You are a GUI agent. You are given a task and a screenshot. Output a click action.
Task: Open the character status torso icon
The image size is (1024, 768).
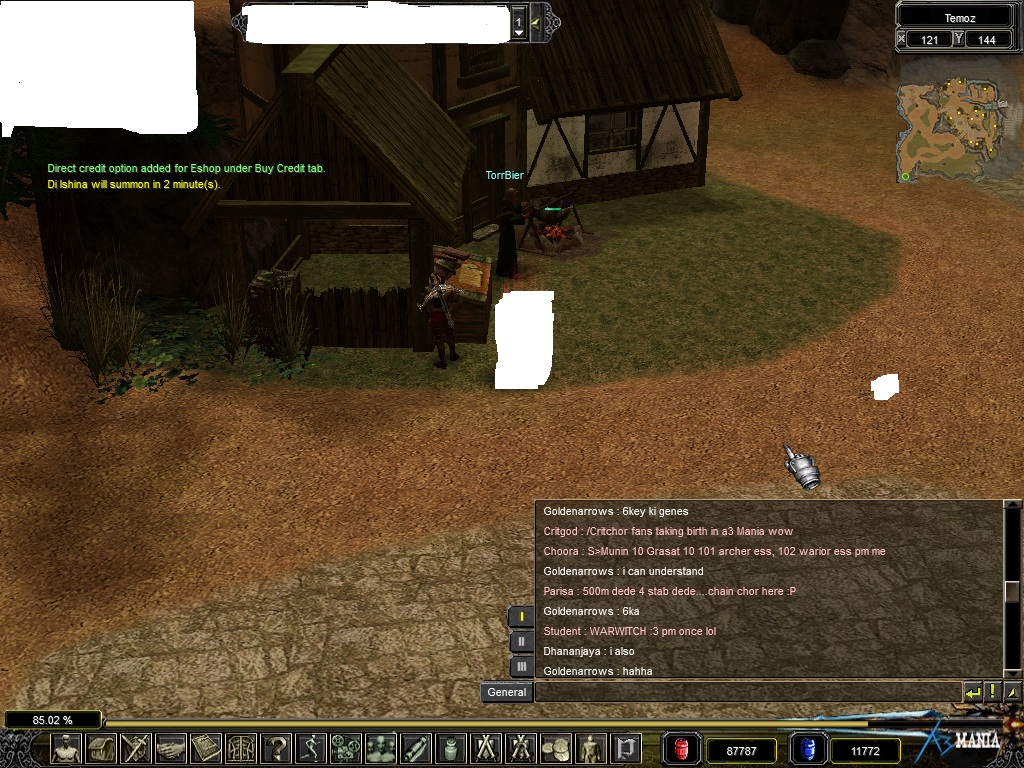[x=66, y=748]
